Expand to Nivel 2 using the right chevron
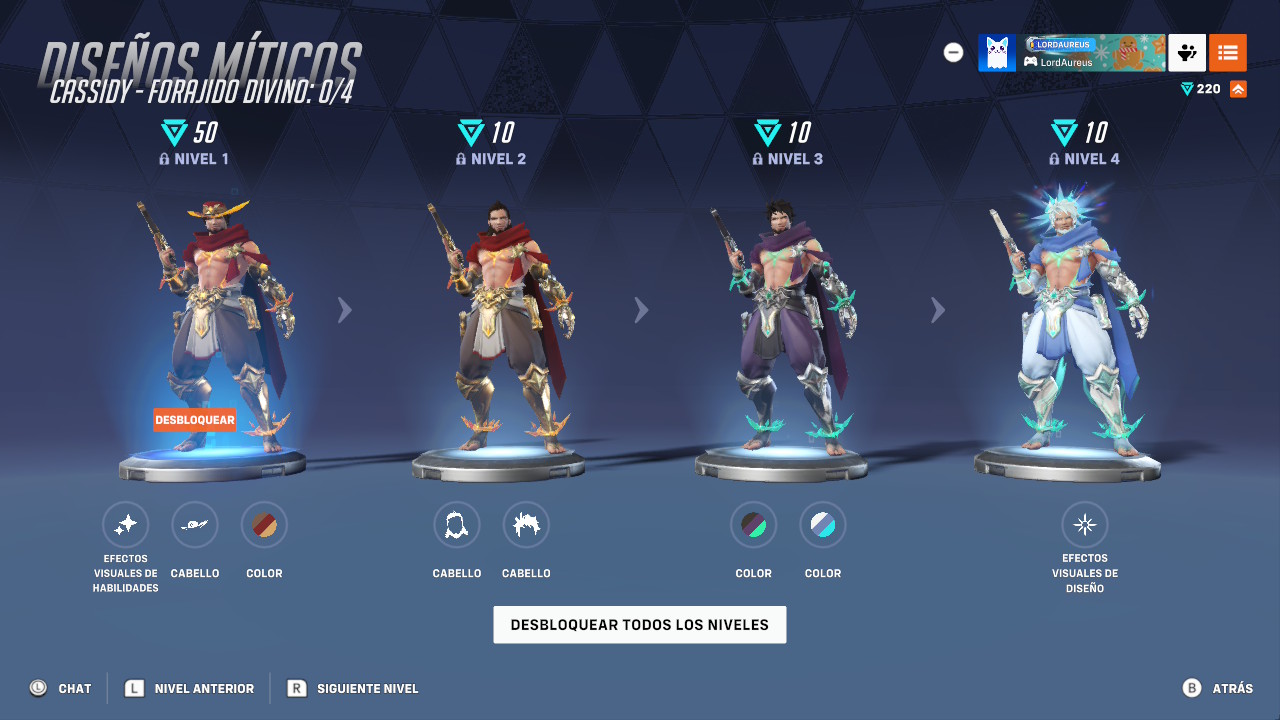 coord(344,310)
